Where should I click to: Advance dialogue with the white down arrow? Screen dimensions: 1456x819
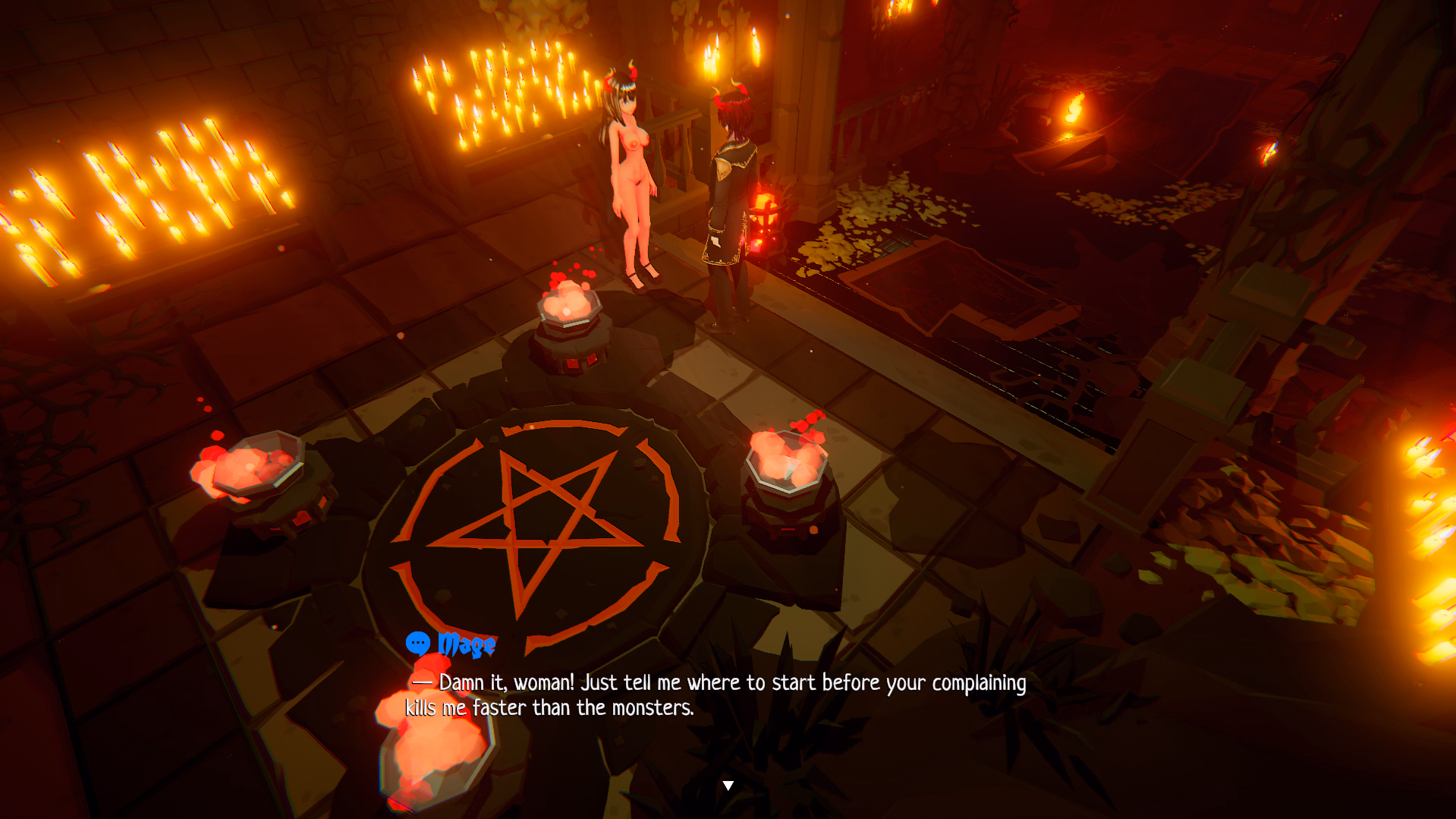(x=728, y=786)
